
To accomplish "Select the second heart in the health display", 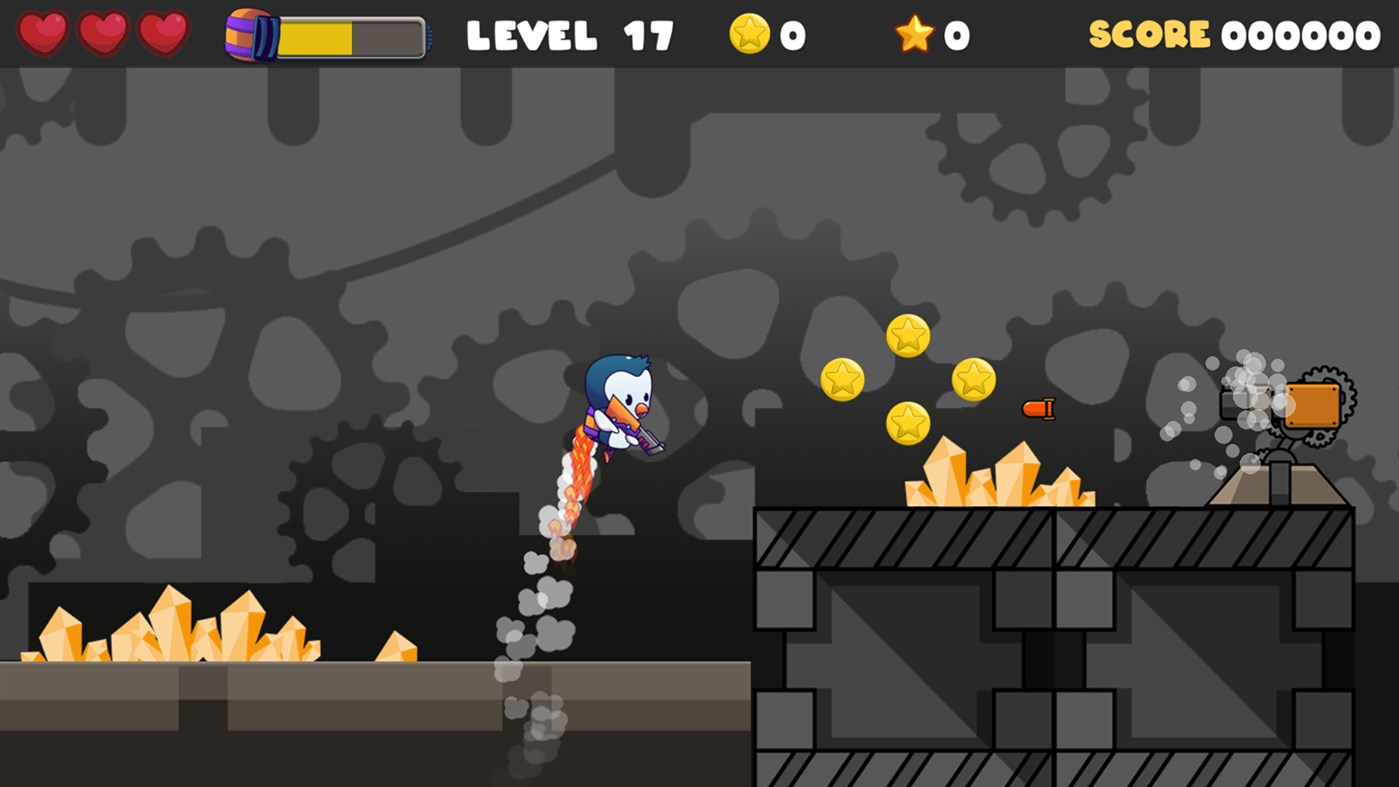I will (103, 33).
